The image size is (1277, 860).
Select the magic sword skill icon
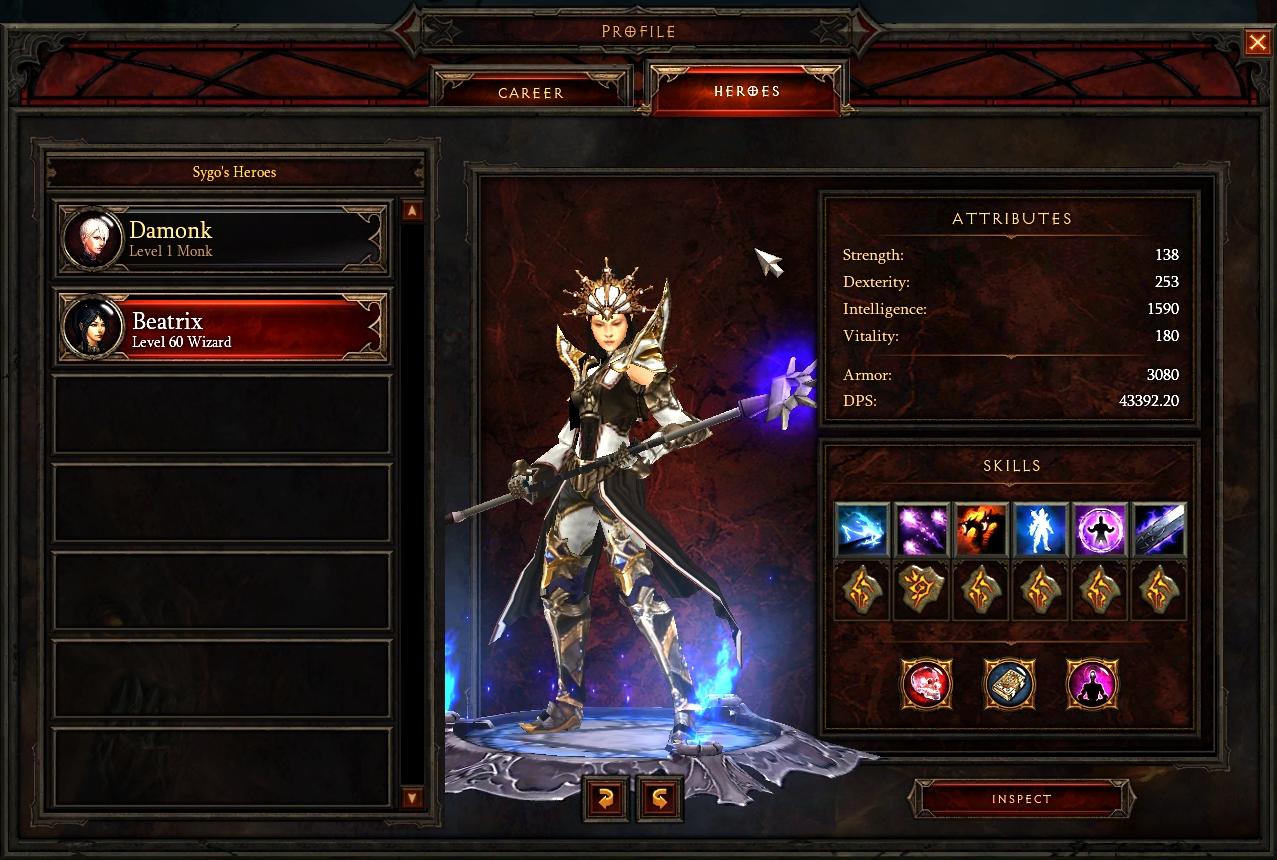pyautogui.click(x=1160, y=529)
